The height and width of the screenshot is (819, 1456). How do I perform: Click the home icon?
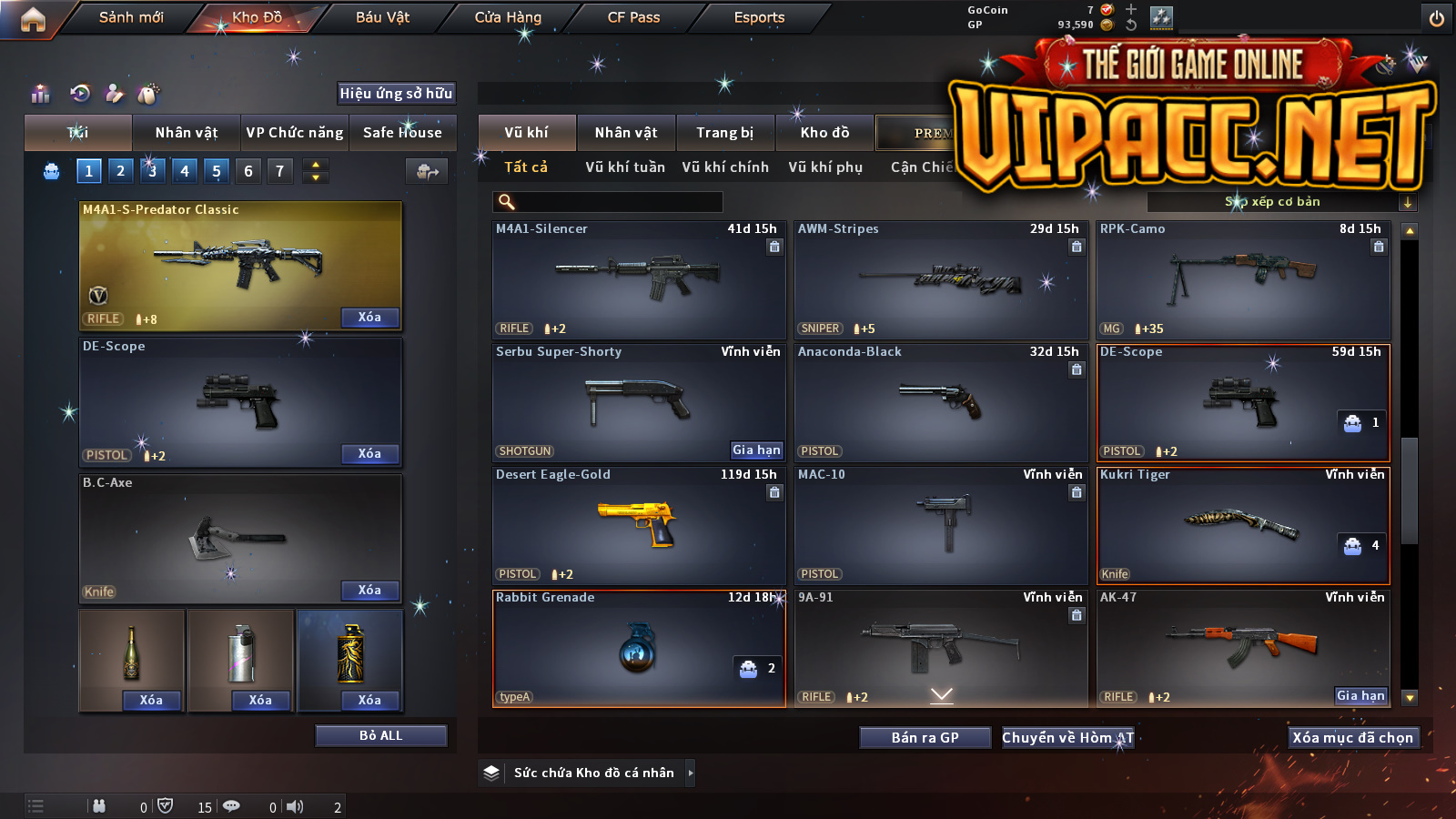coord(33,19)
